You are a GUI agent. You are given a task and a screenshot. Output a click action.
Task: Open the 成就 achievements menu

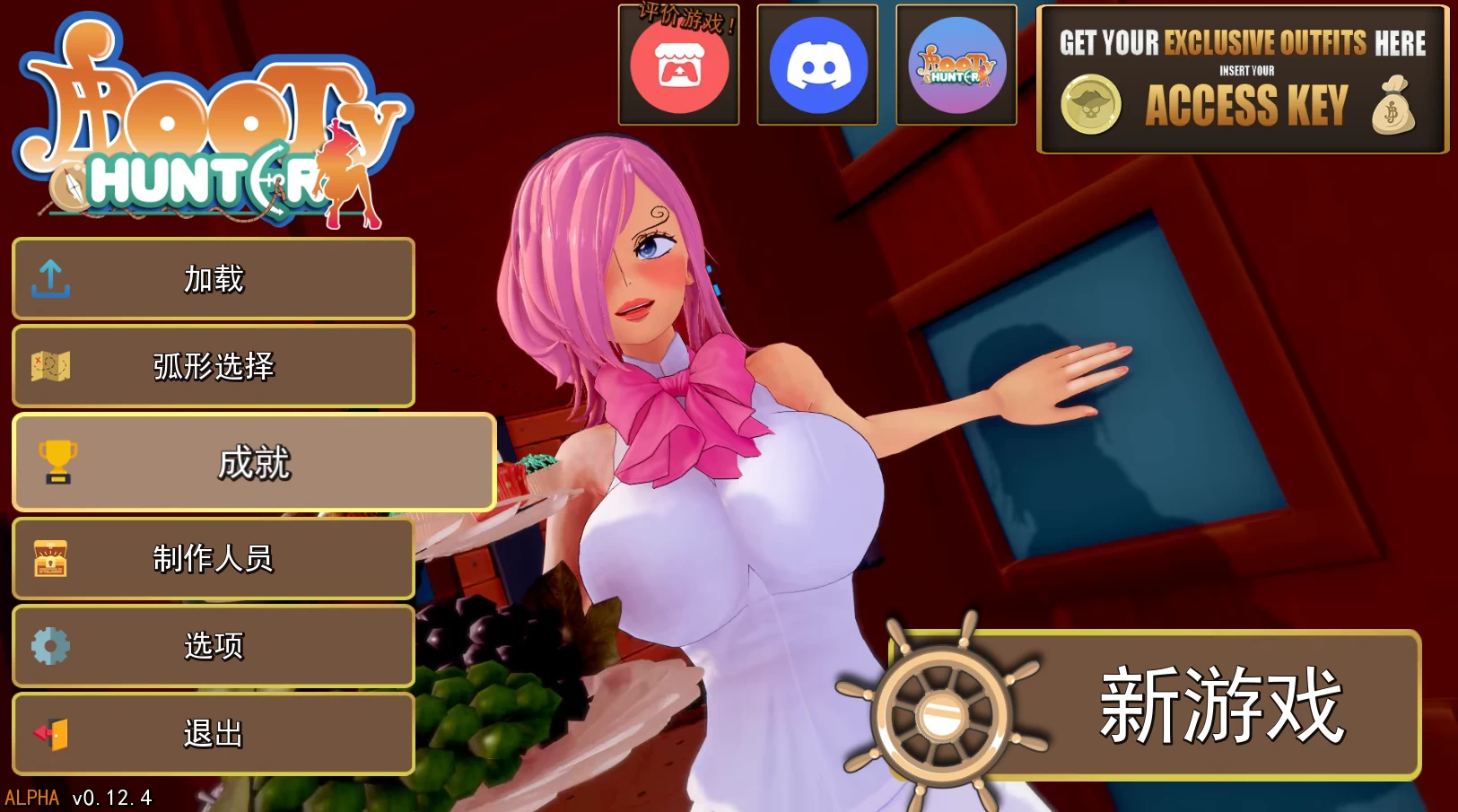click(x=254, y=463)
